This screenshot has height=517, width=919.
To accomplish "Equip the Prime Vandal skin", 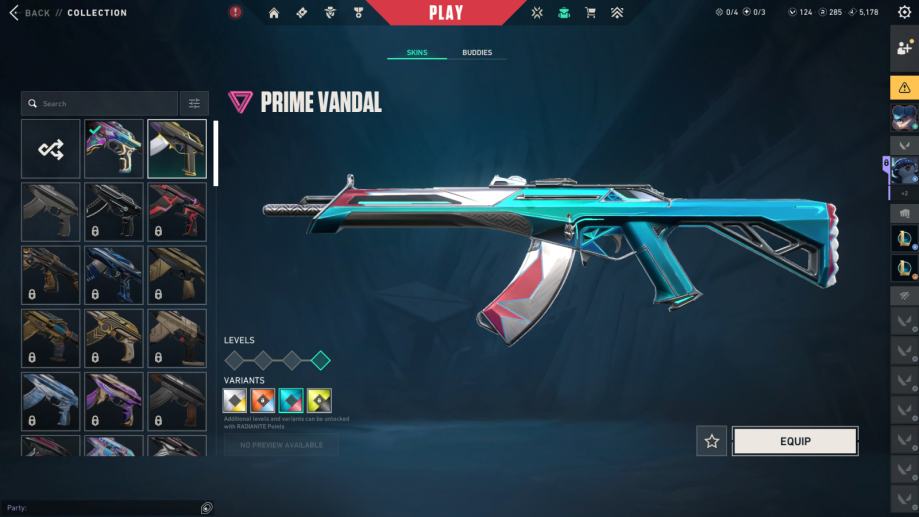I will (x=795, y=441).
